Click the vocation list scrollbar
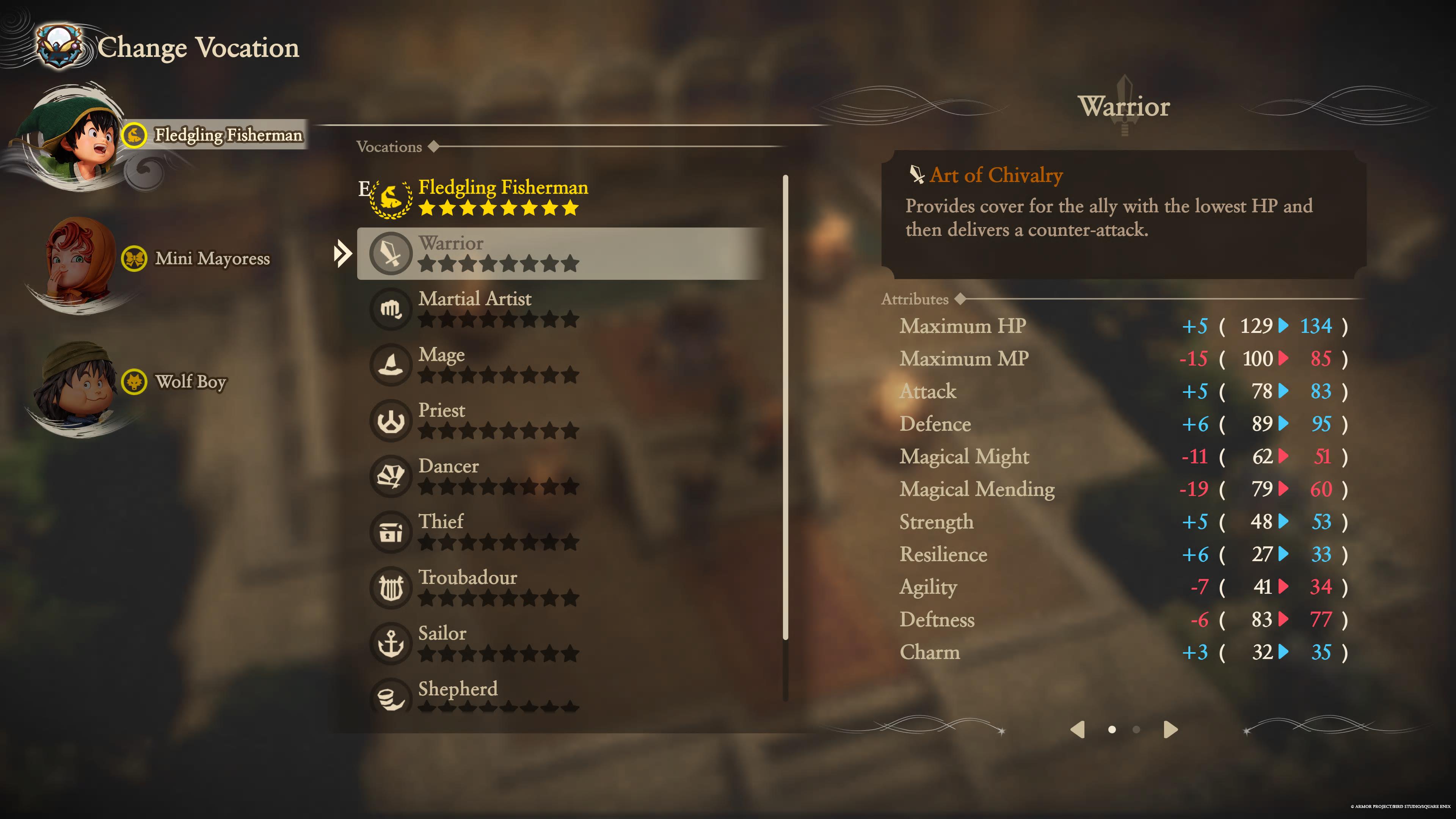The image size is (1456, 819). point(785,407)
